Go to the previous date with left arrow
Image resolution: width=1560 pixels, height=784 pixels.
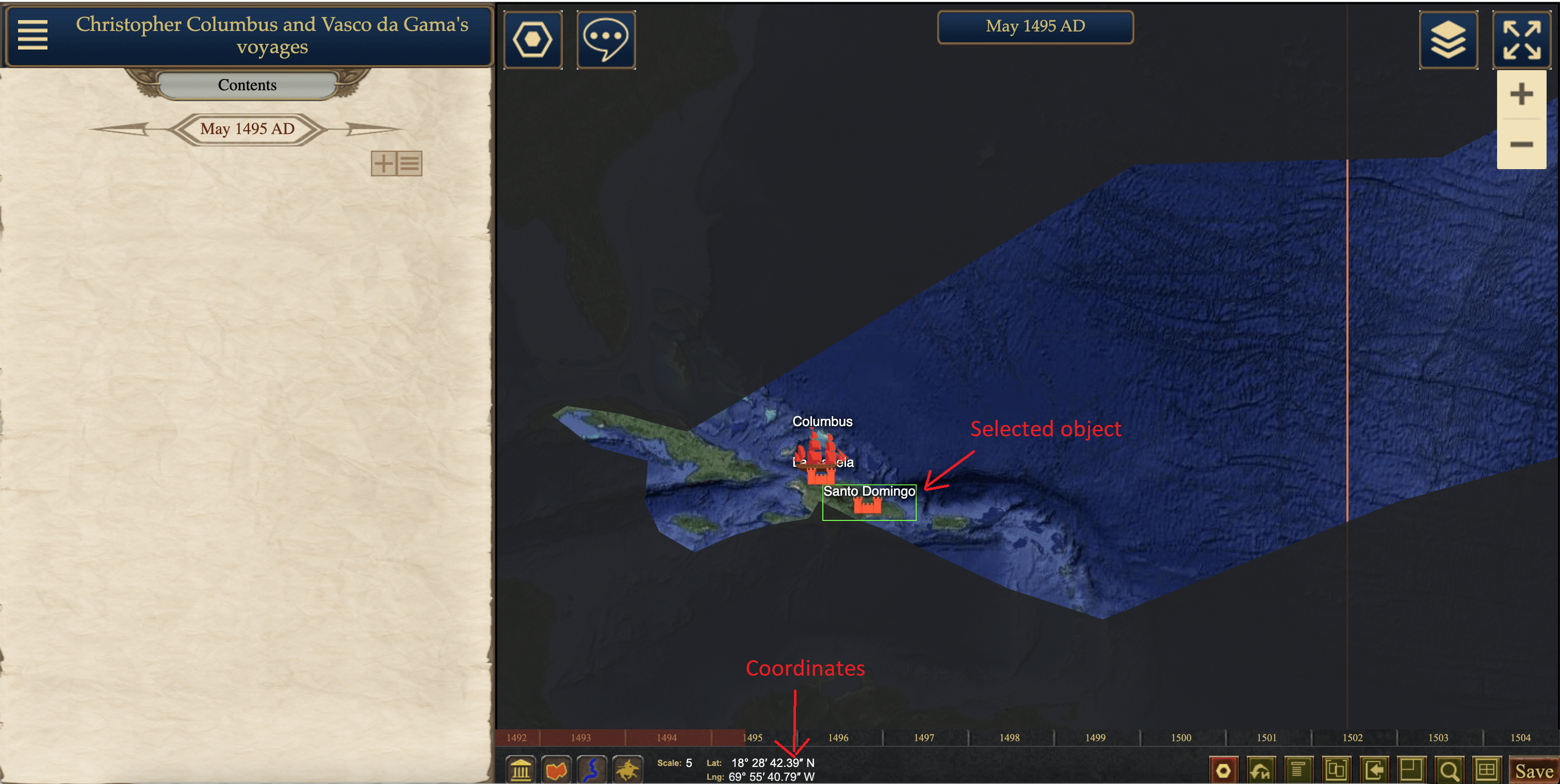(121, 128)
